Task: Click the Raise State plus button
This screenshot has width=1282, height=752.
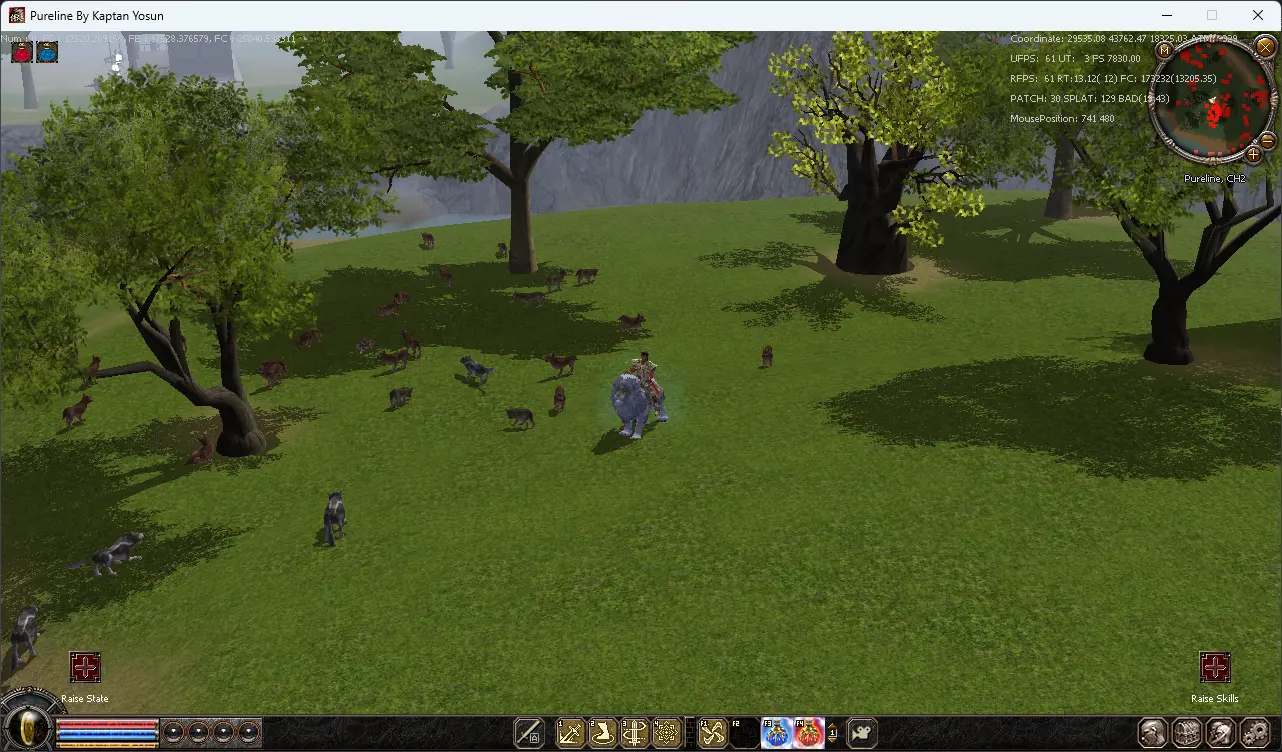Action: [x=85, y=667]
